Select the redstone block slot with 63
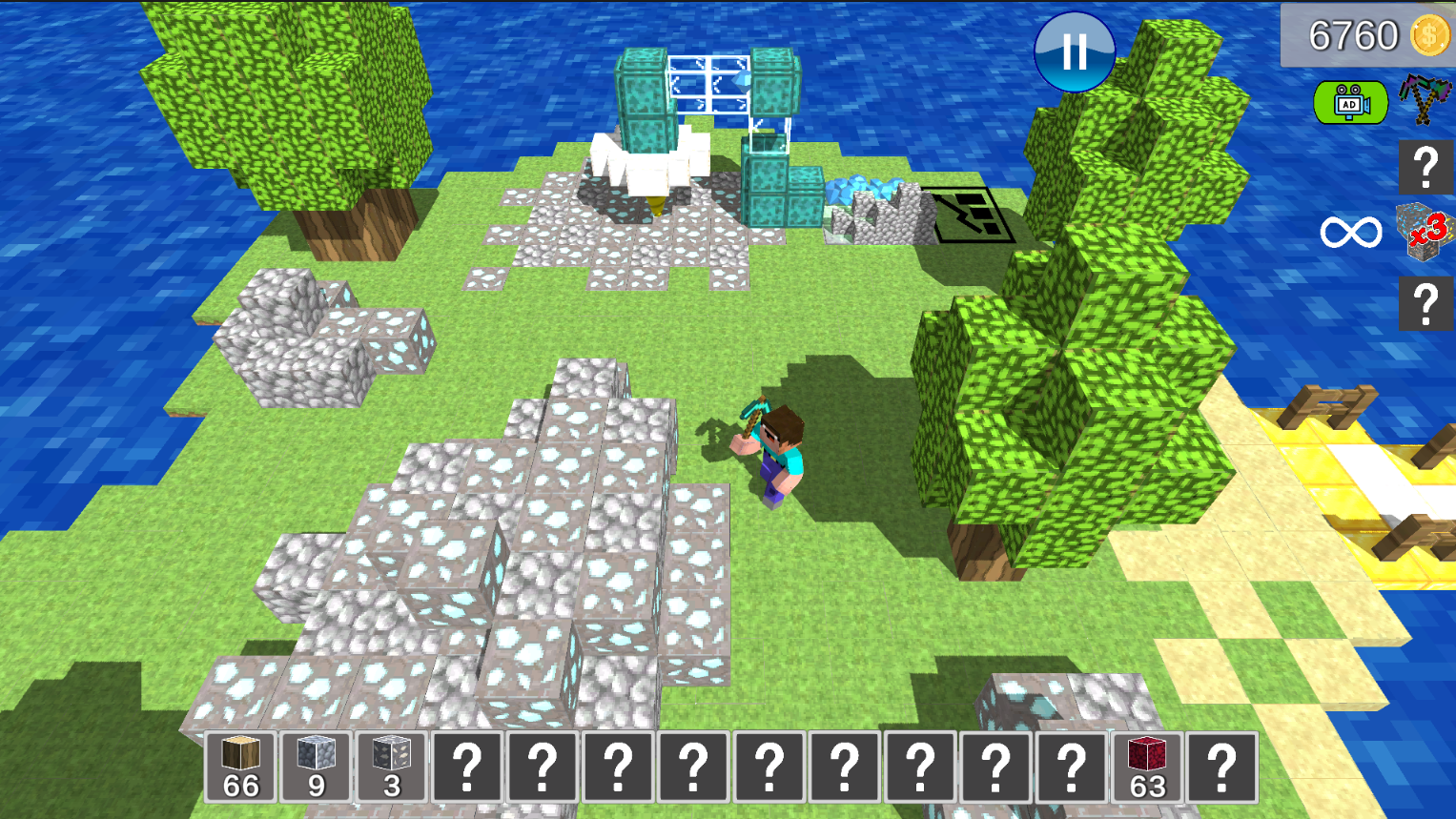Viewport: 1456px width, 819px height. pyautogui.click(x=1148, y=767)
